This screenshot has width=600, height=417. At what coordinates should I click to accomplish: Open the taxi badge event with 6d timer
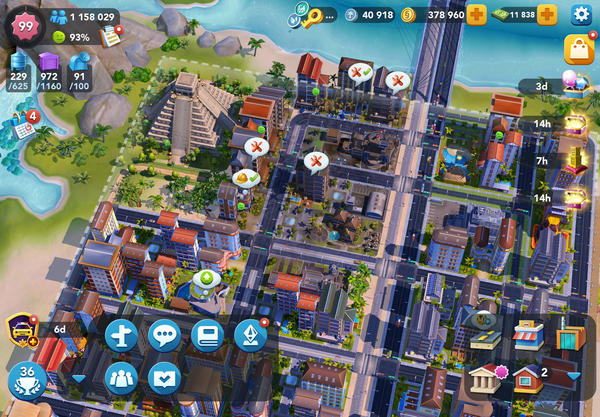(22, 328)
